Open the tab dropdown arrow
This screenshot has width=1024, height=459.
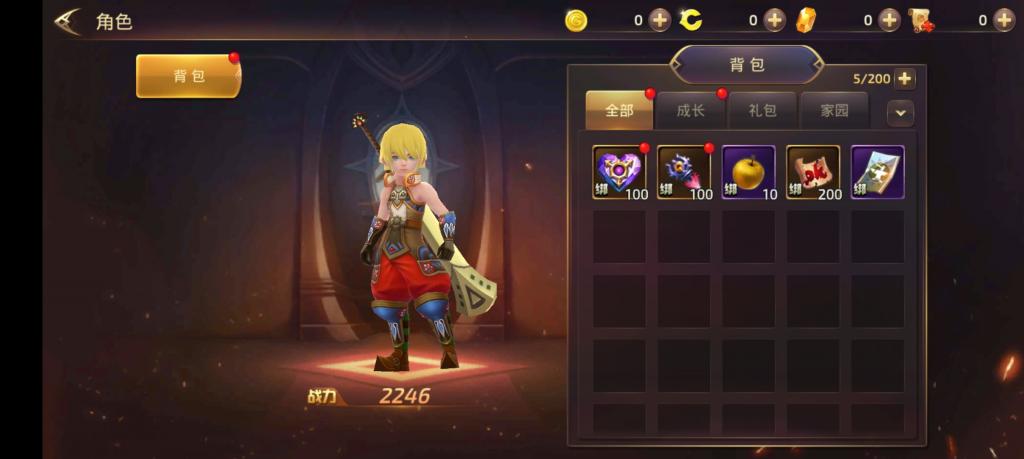[900, 113]
